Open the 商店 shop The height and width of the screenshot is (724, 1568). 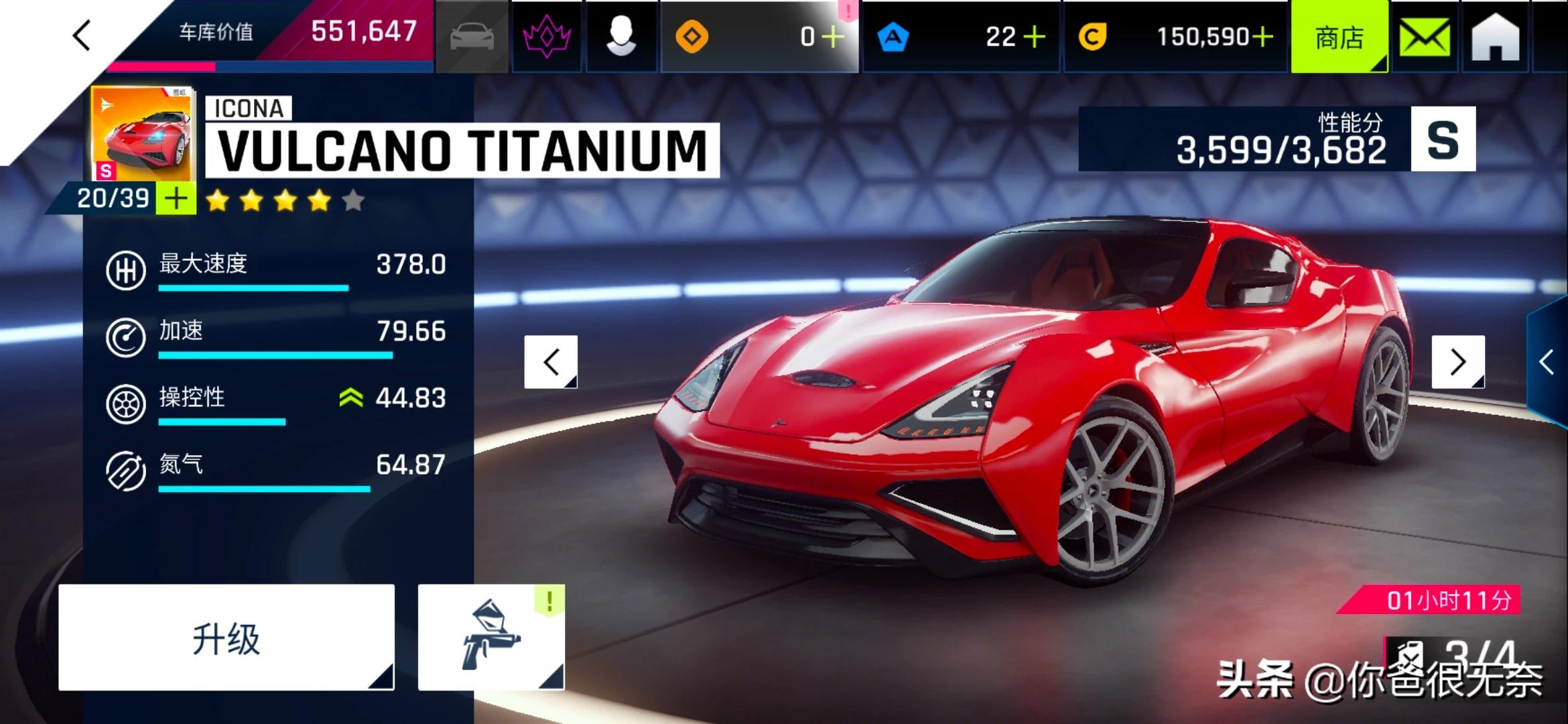[1339, 38]
